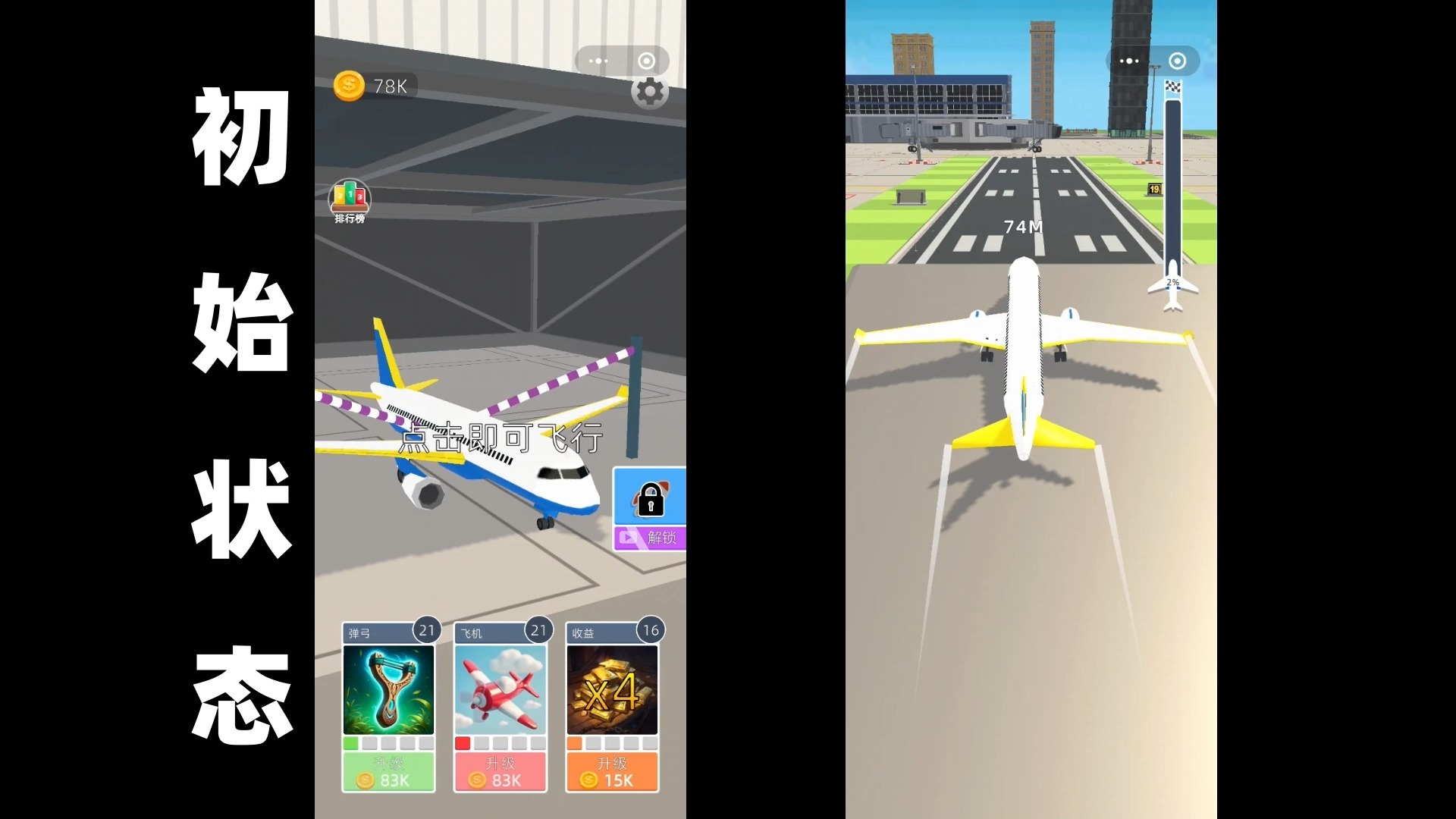Screen dimensions: 1456x819
Task: Close the right mini-program via circle button
Action: point(1177,61)
